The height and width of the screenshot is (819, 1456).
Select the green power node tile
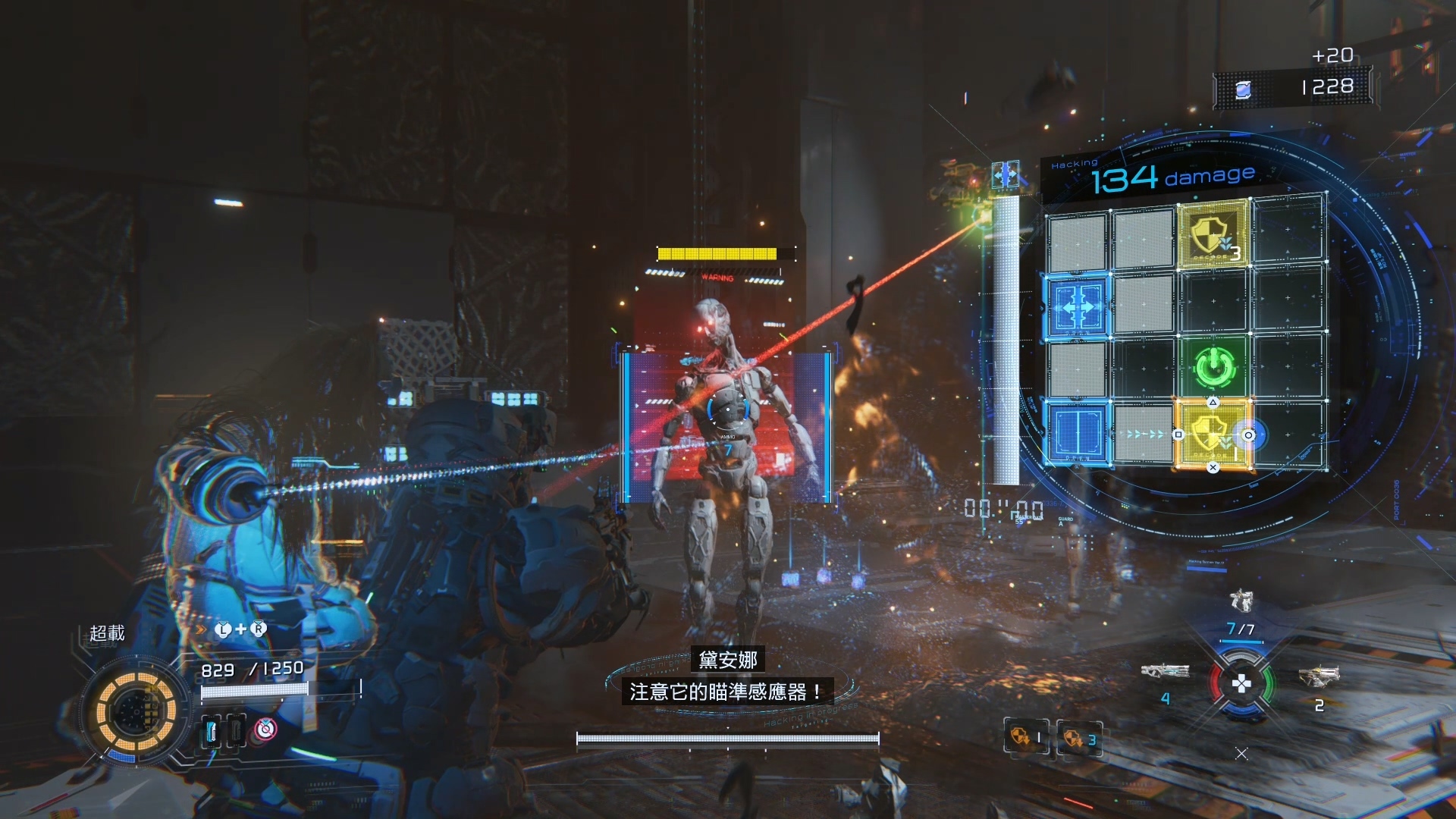1214,367
